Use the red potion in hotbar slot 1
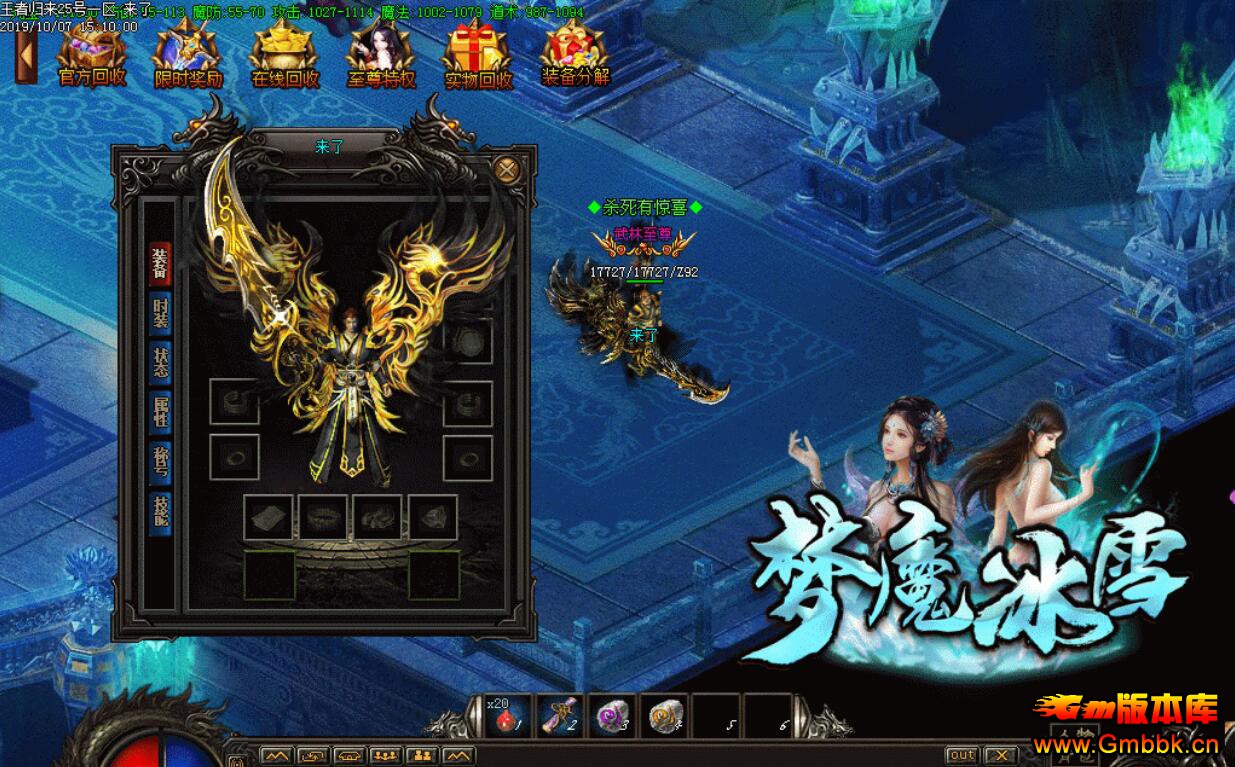 pyautogui.click(x=509, y=716)
